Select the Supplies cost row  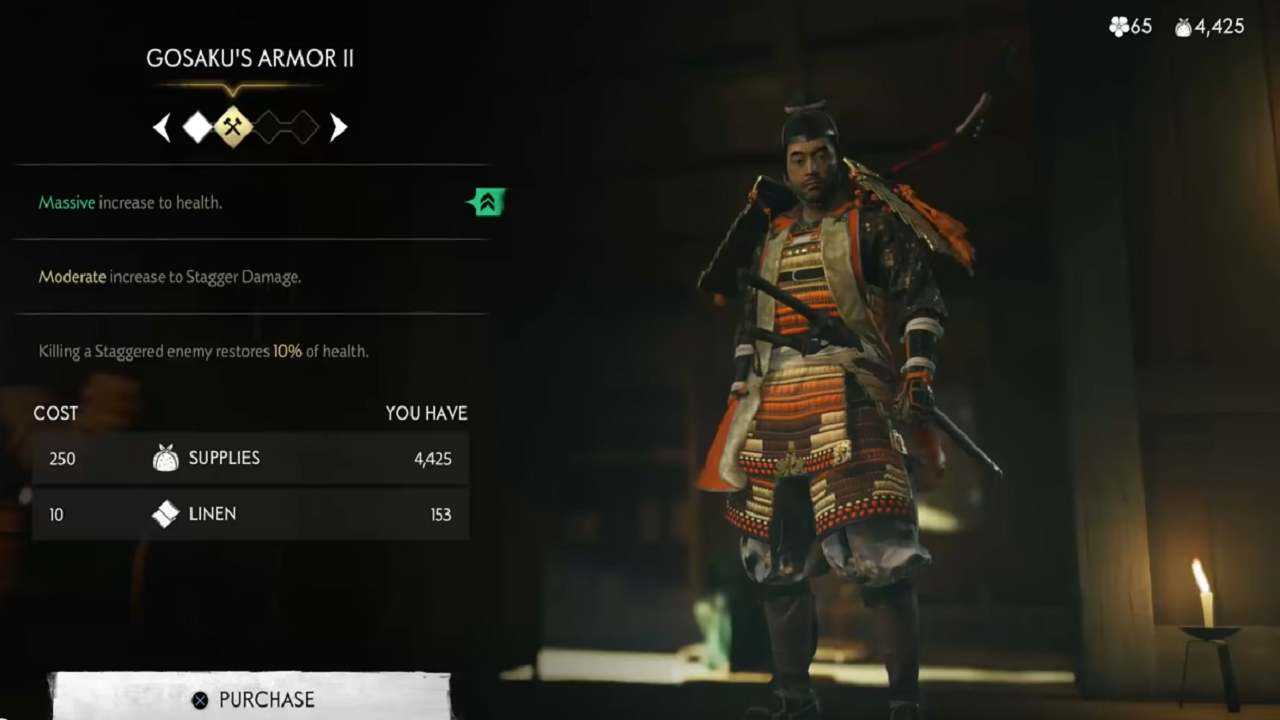tap(250, 458)
